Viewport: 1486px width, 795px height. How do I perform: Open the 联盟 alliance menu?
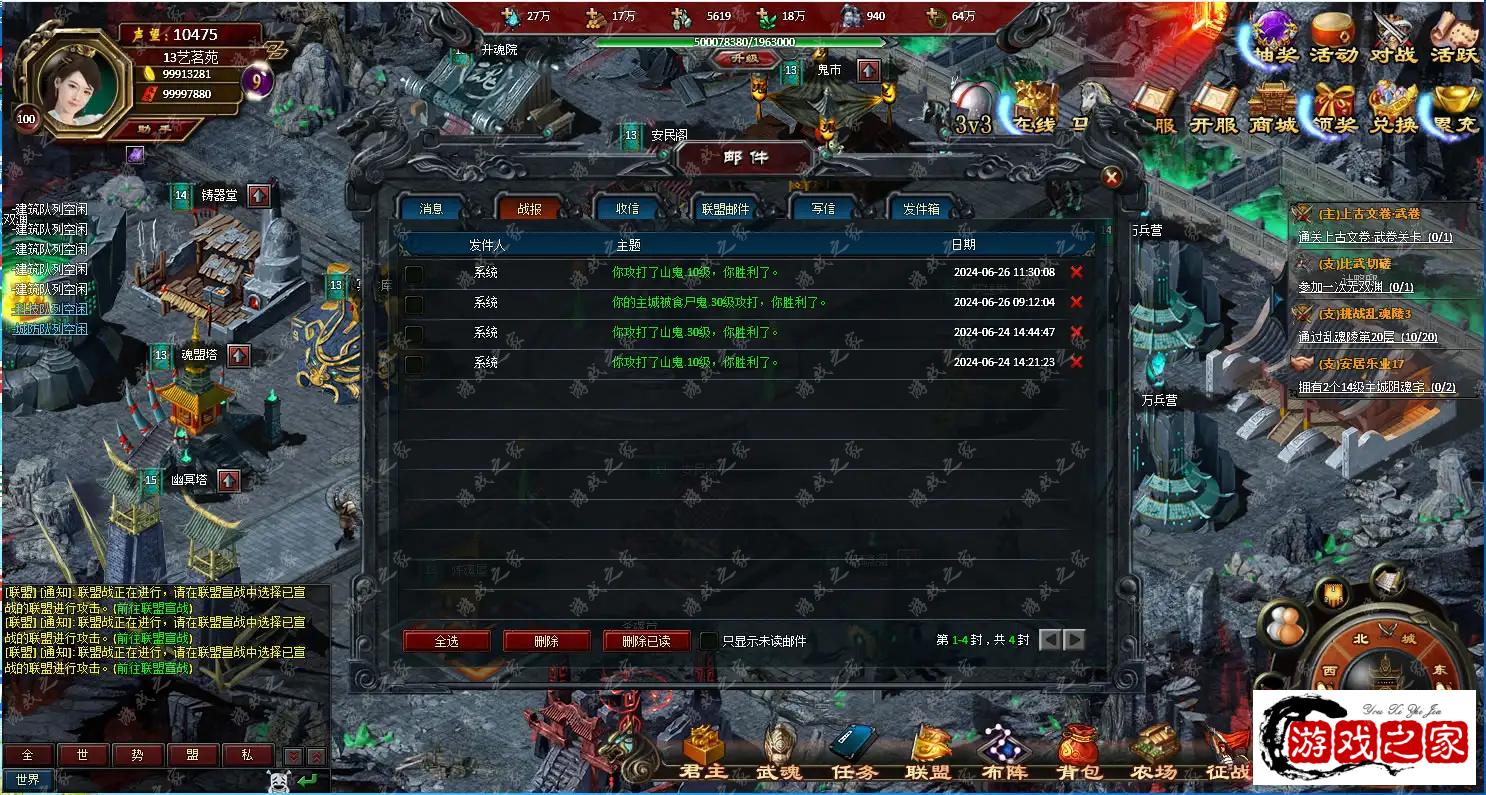click(x=928, y=753)
